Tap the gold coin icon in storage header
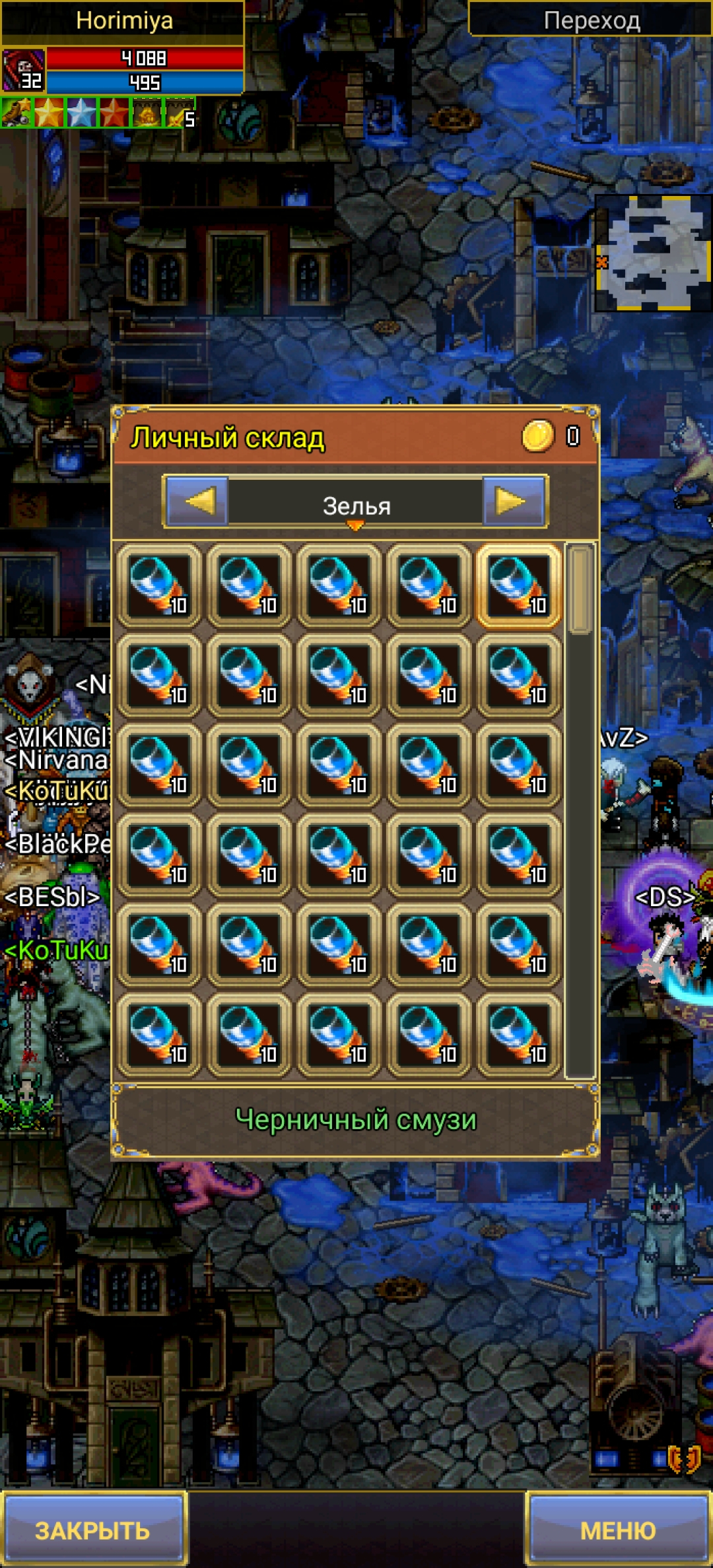This screenshot has height=1568, width=713. [537, 436]
